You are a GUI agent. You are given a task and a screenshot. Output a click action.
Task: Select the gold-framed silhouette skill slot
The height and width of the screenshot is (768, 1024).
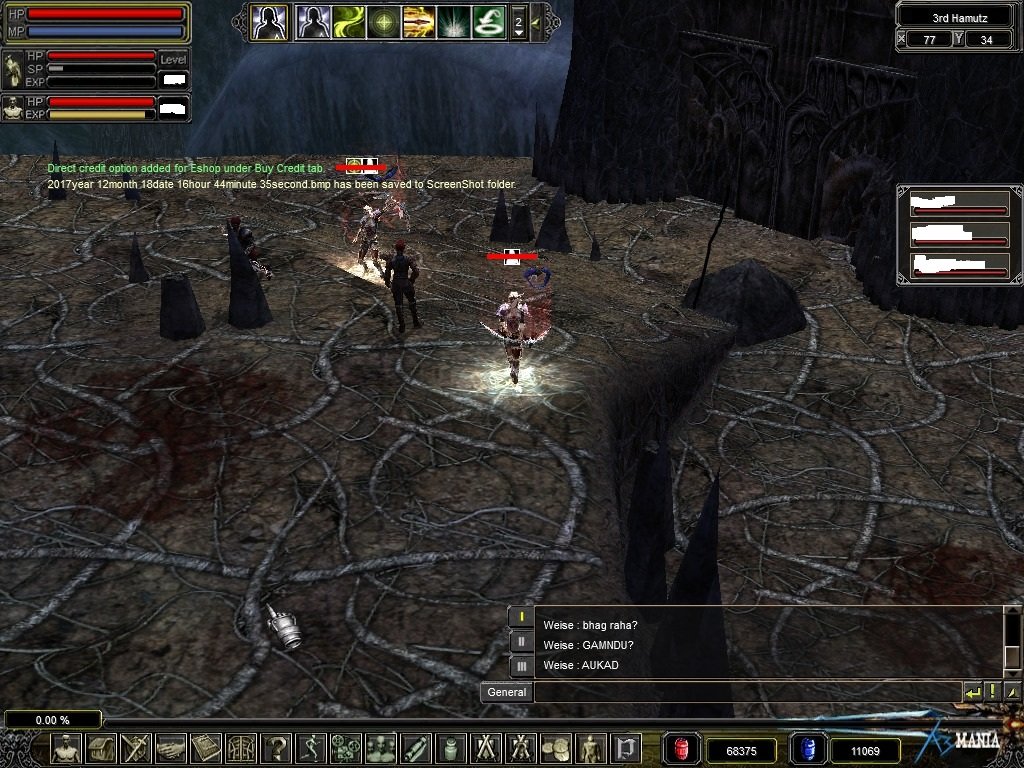[269, 21]
